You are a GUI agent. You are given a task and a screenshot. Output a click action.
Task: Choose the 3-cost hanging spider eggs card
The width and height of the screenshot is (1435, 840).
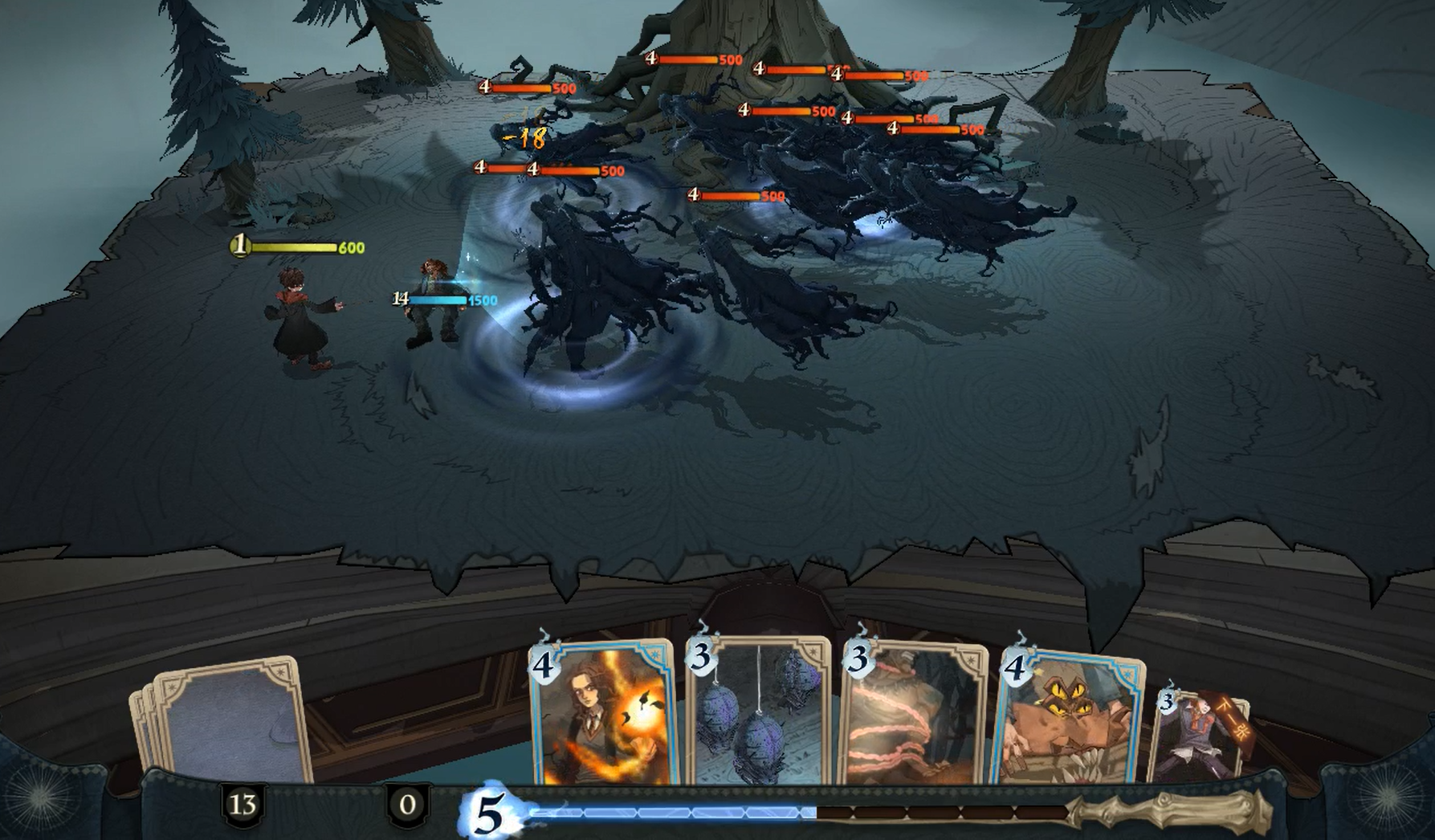[759, 713]
